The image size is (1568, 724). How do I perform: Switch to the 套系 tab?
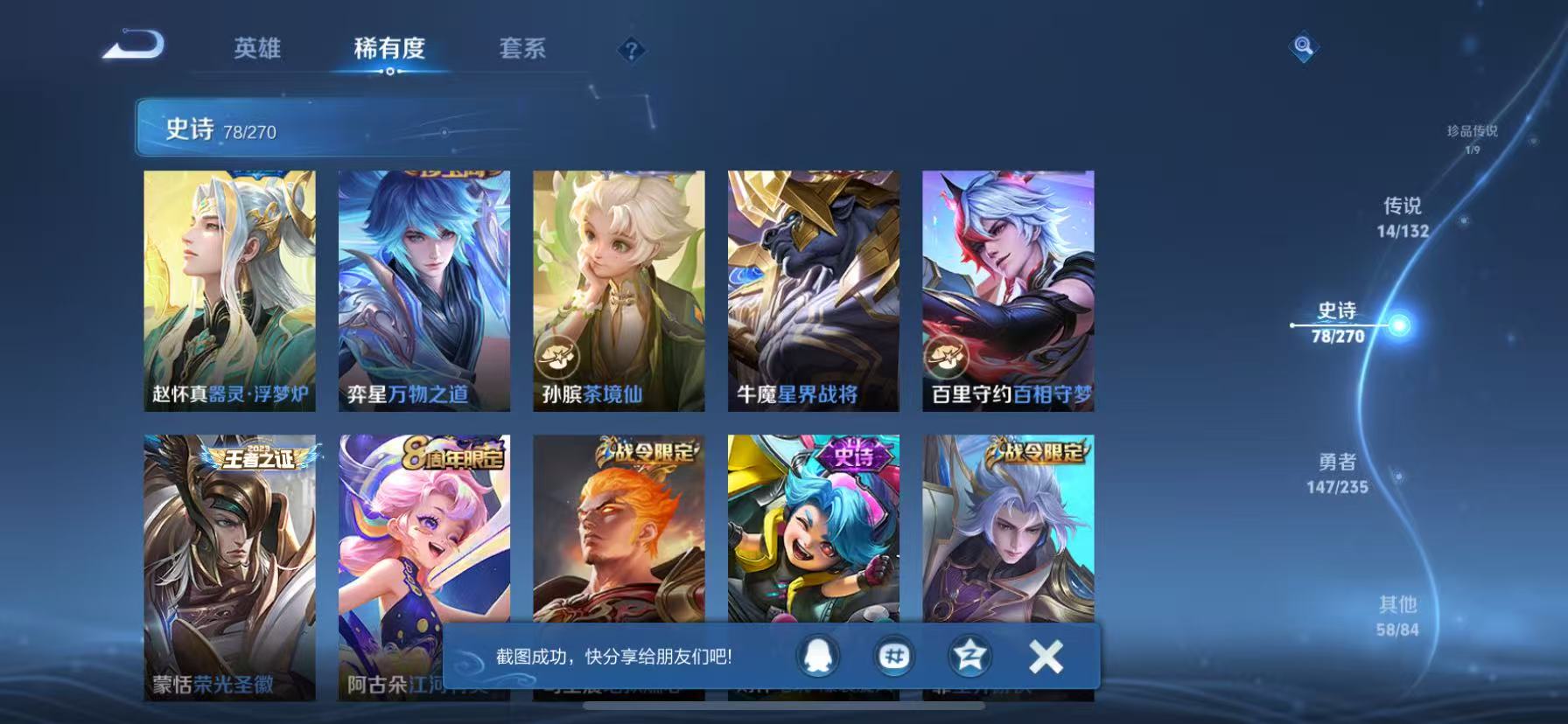point(523,50)
